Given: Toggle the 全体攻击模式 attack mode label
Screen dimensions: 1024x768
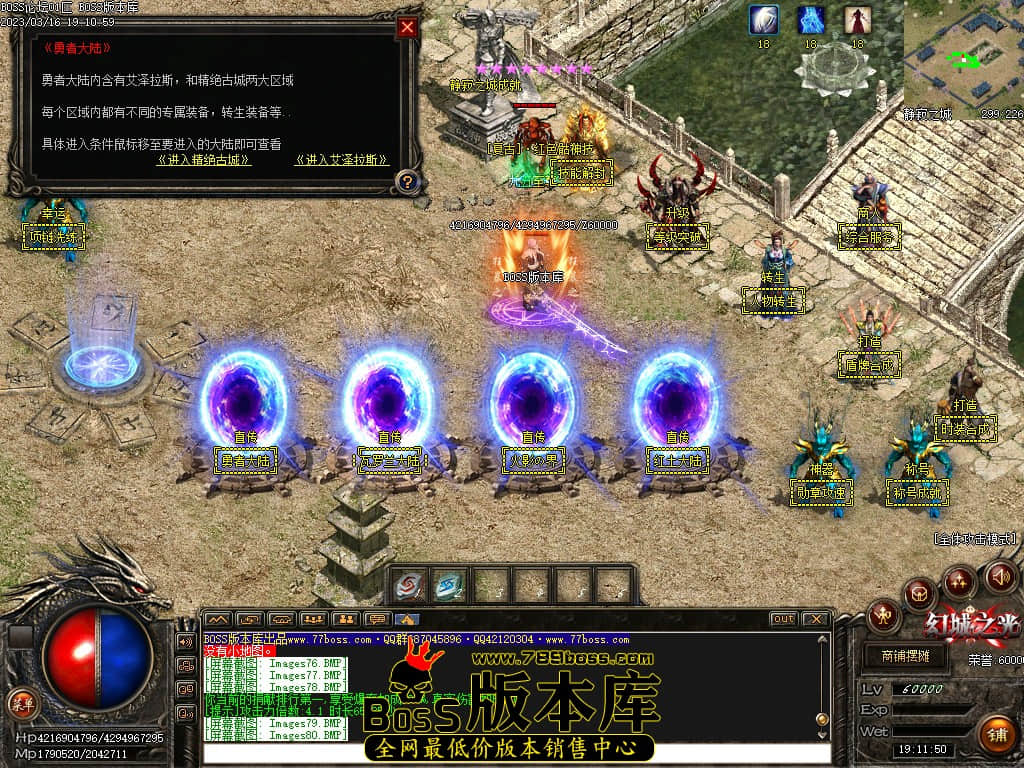Looking at the screenshot, I should point(975,539).
